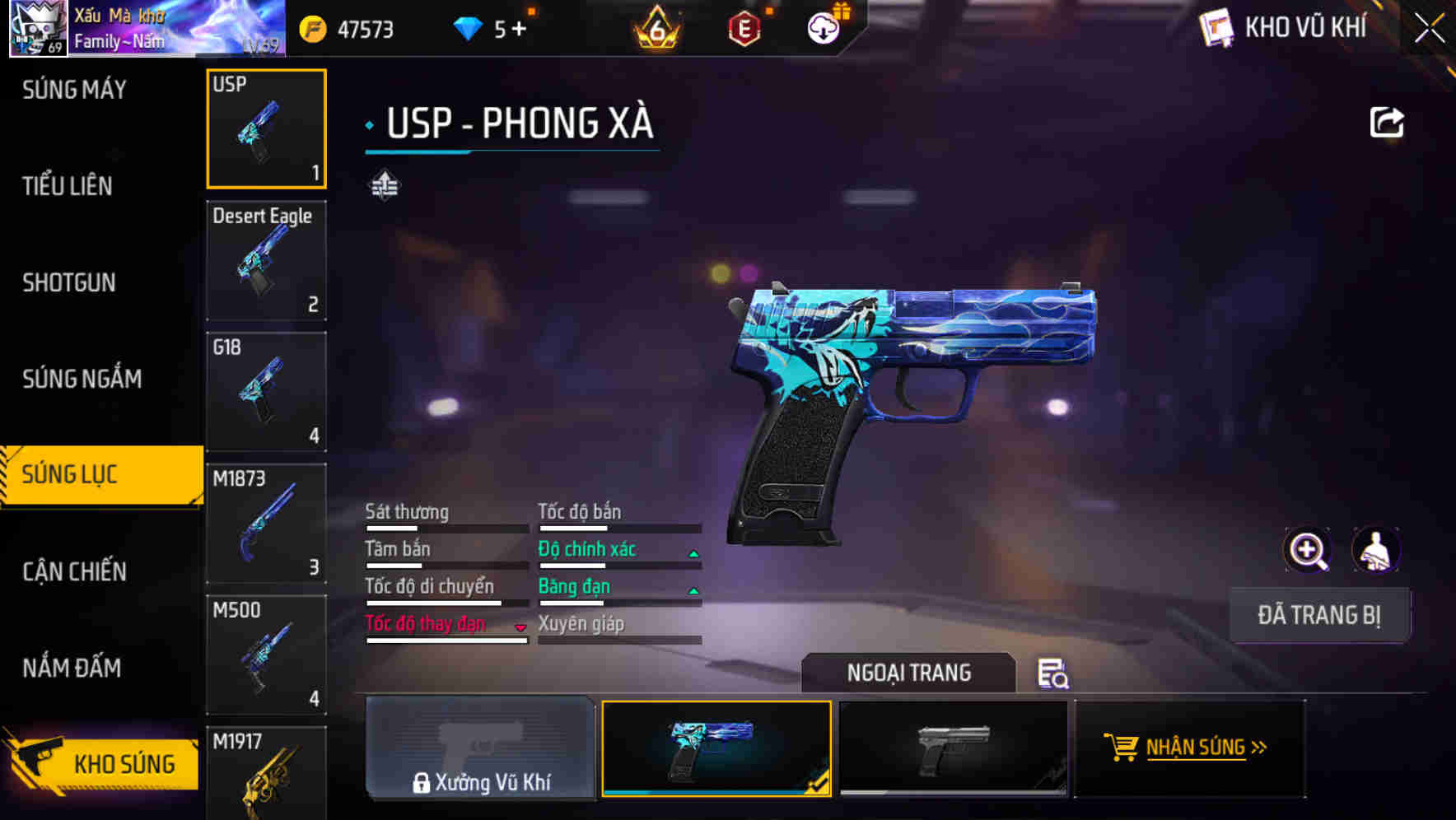Select the SHOTGUN weapon category
This screenshot has width=1456, height=820.
click(68, 282)
